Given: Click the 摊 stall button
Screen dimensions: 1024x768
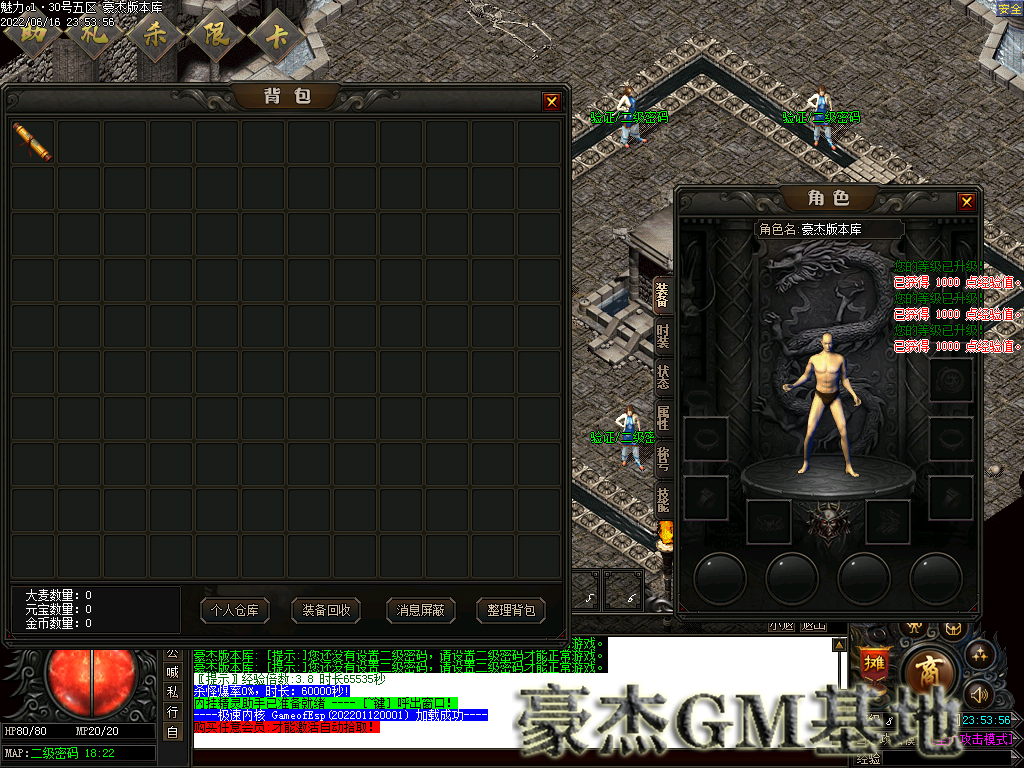Looking at the screenshot, I should tap(873, 664).
